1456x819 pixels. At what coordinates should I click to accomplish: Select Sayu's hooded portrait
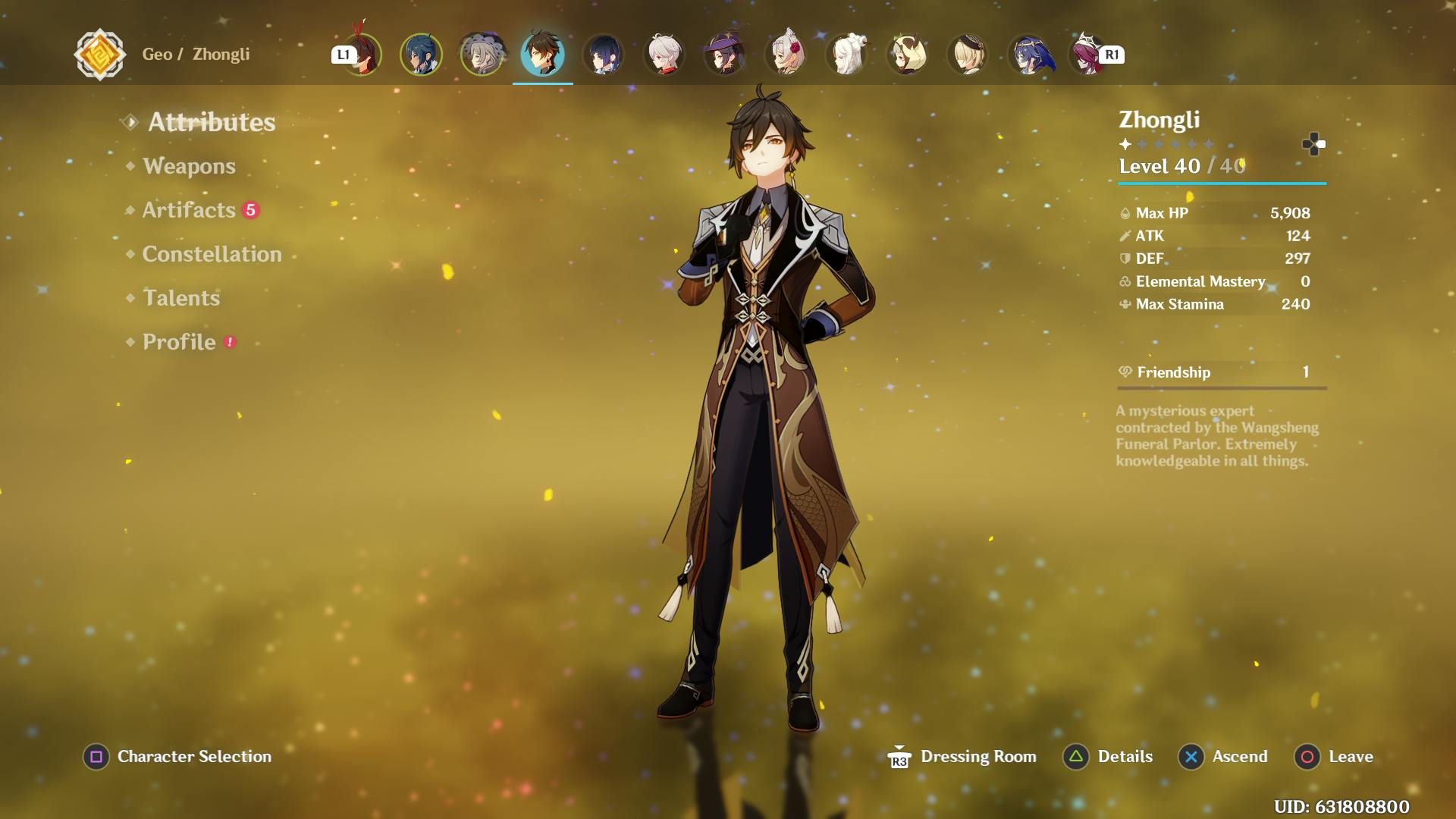point(907,55)
